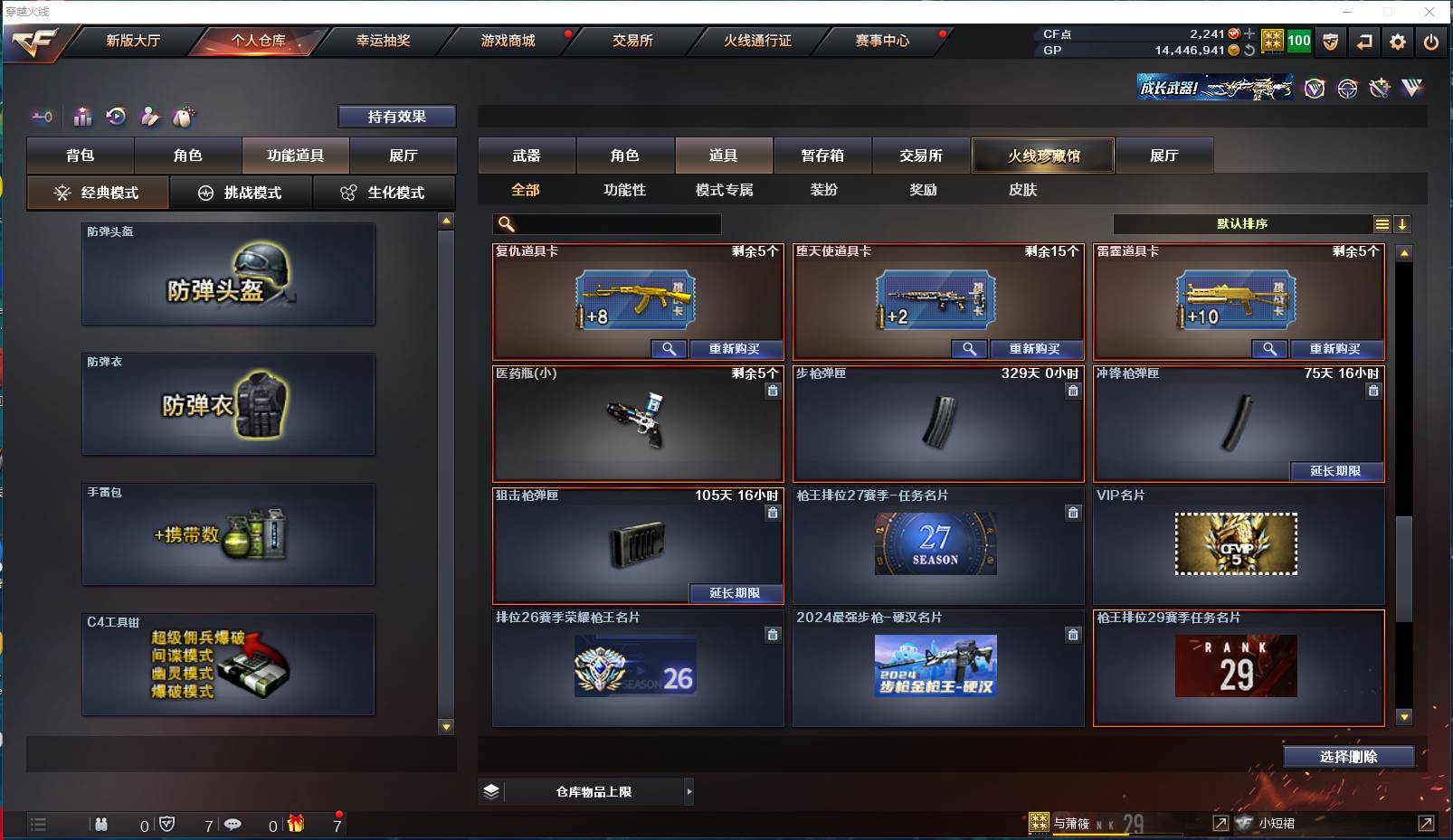Click the CF shield security icon top right
1453x840 pixels.
click(1331, 42)
